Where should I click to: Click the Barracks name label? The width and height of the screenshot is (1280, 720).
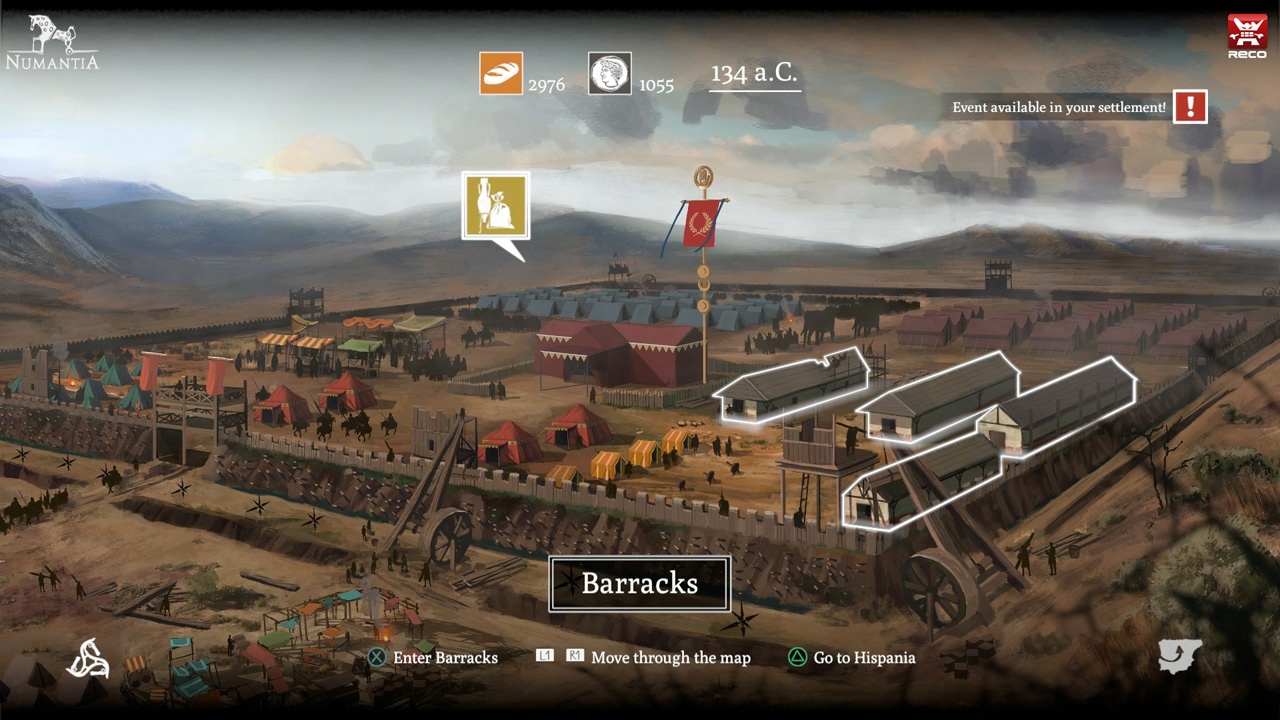pos(640,584)
